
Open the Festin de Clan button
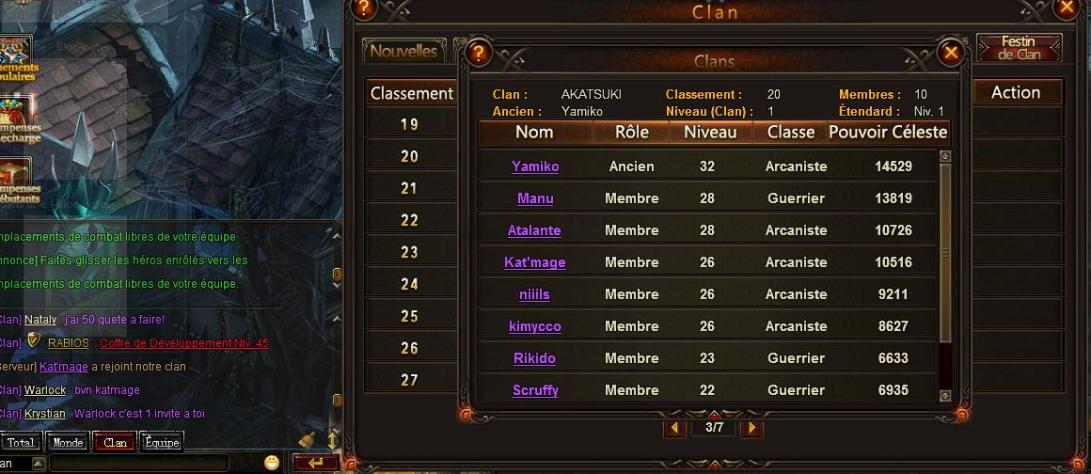(1019, 48)
